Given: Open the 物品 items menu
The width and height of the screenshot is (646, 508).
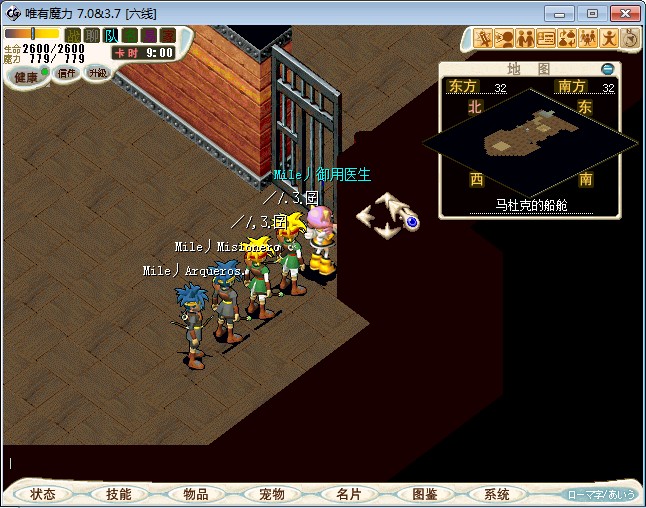Looking at the screenshot, I should [x=195, y=494].
